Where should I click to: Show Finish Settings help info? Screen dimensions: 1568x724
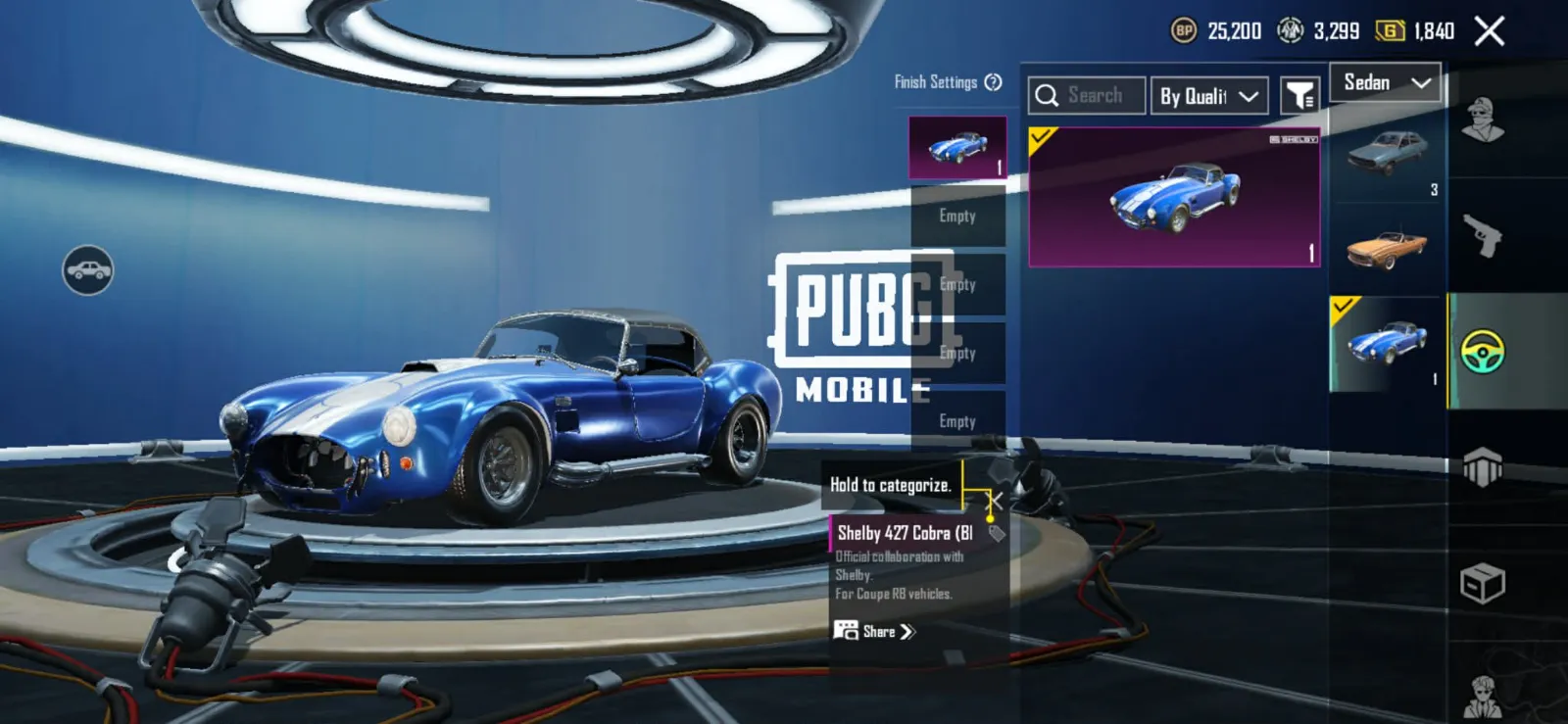point(993,82)
